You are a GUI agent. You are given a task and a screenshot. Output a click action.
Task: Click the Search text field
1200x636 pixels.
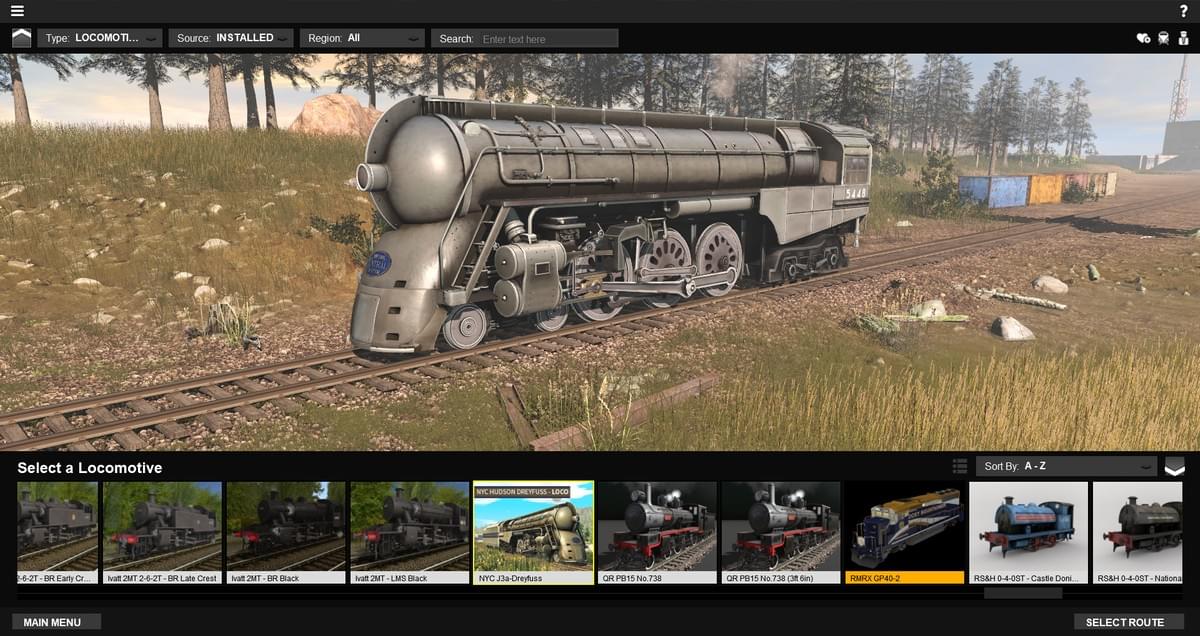548,39
